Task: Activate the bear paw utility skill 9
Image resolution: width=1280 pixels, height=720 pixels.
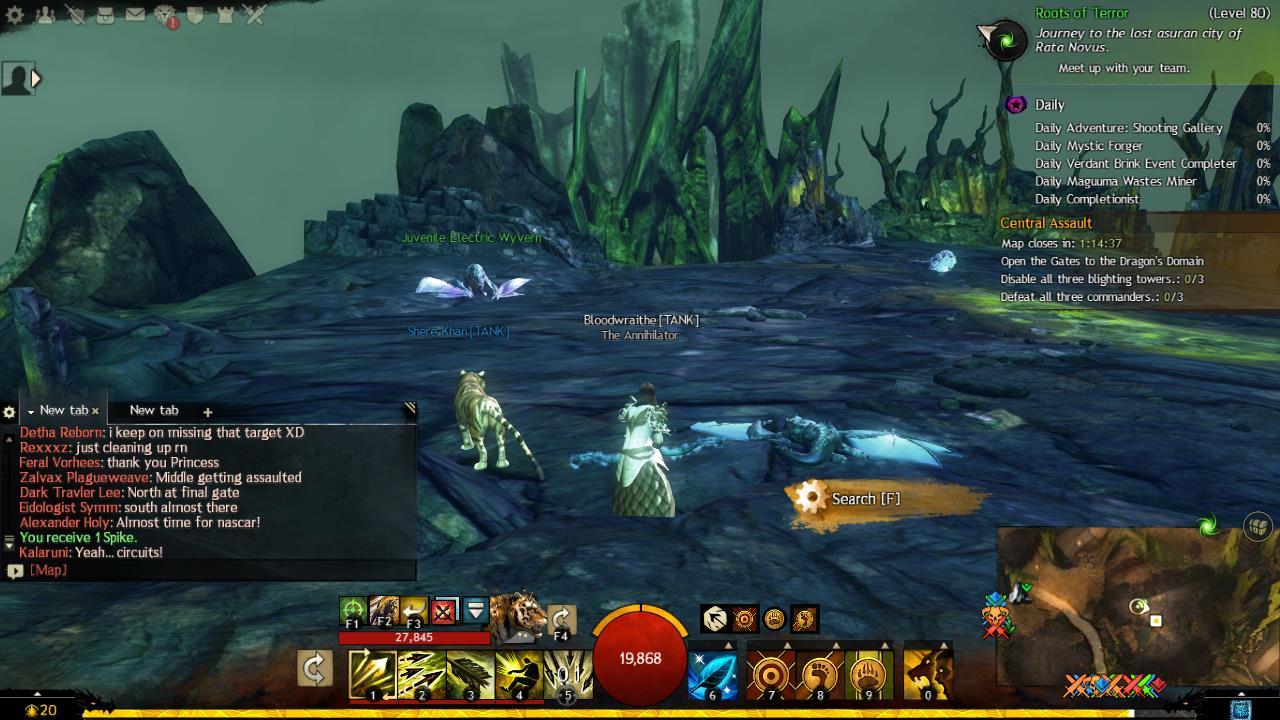Action: 869,674
